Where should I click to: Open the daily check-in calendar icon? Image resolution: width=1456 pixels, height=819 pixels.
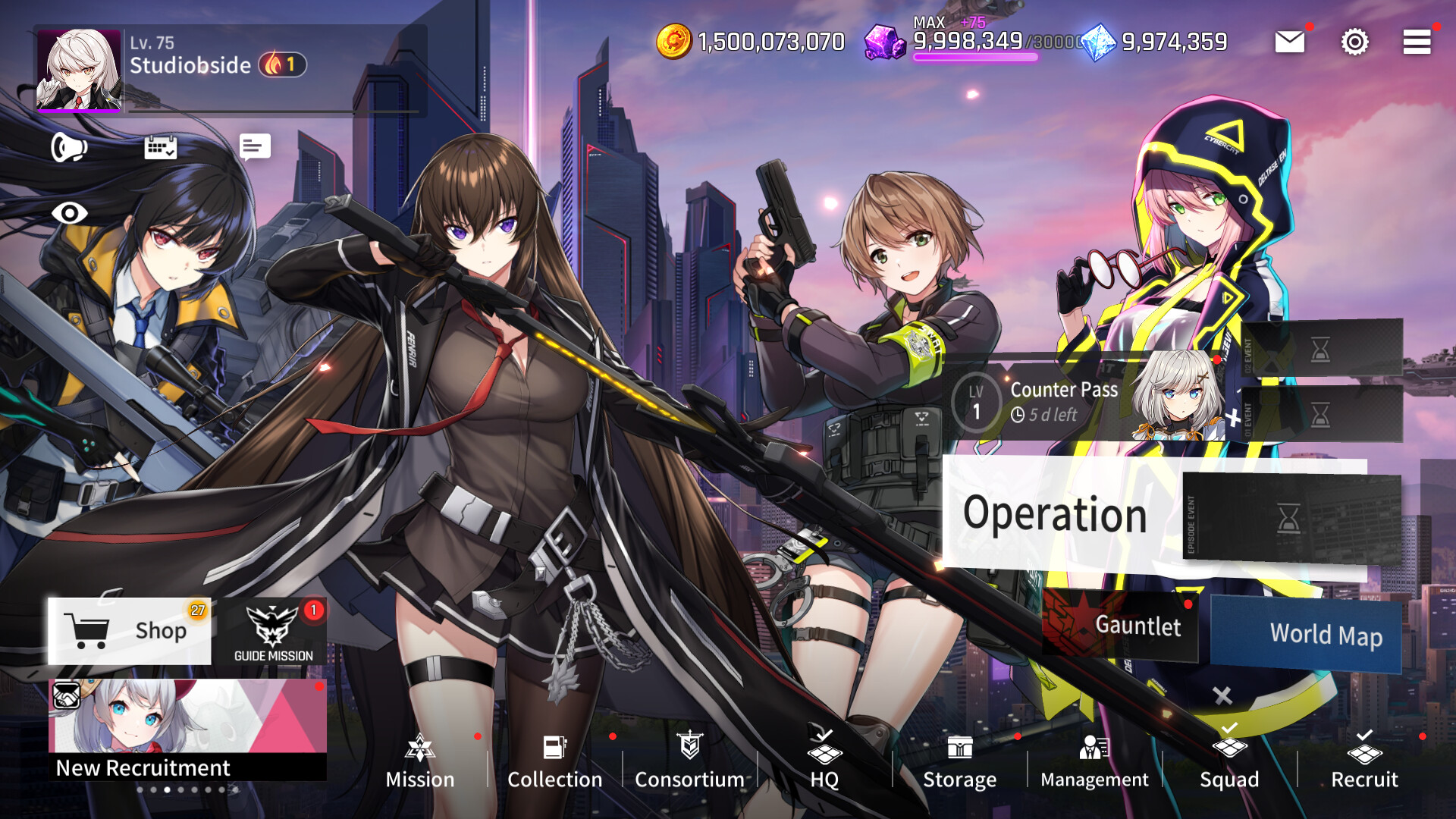point(162,149)
